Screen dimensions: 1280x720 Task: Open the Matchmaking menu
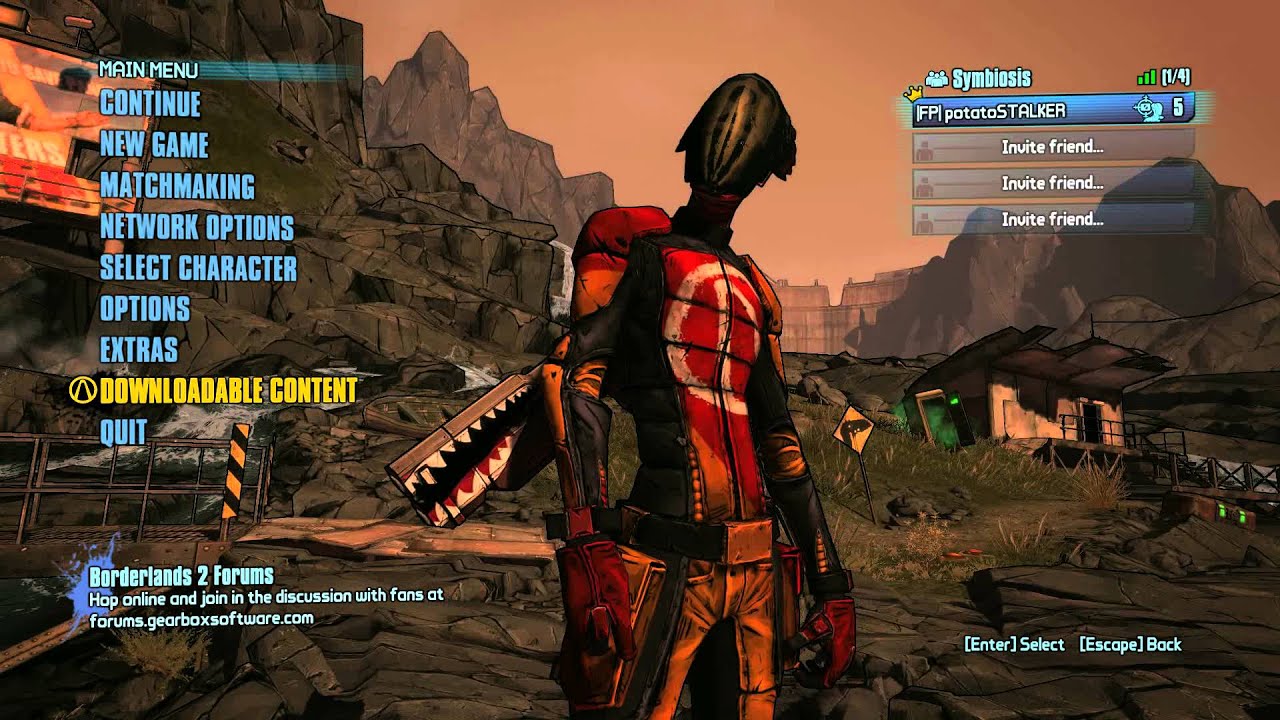(177, 186)
